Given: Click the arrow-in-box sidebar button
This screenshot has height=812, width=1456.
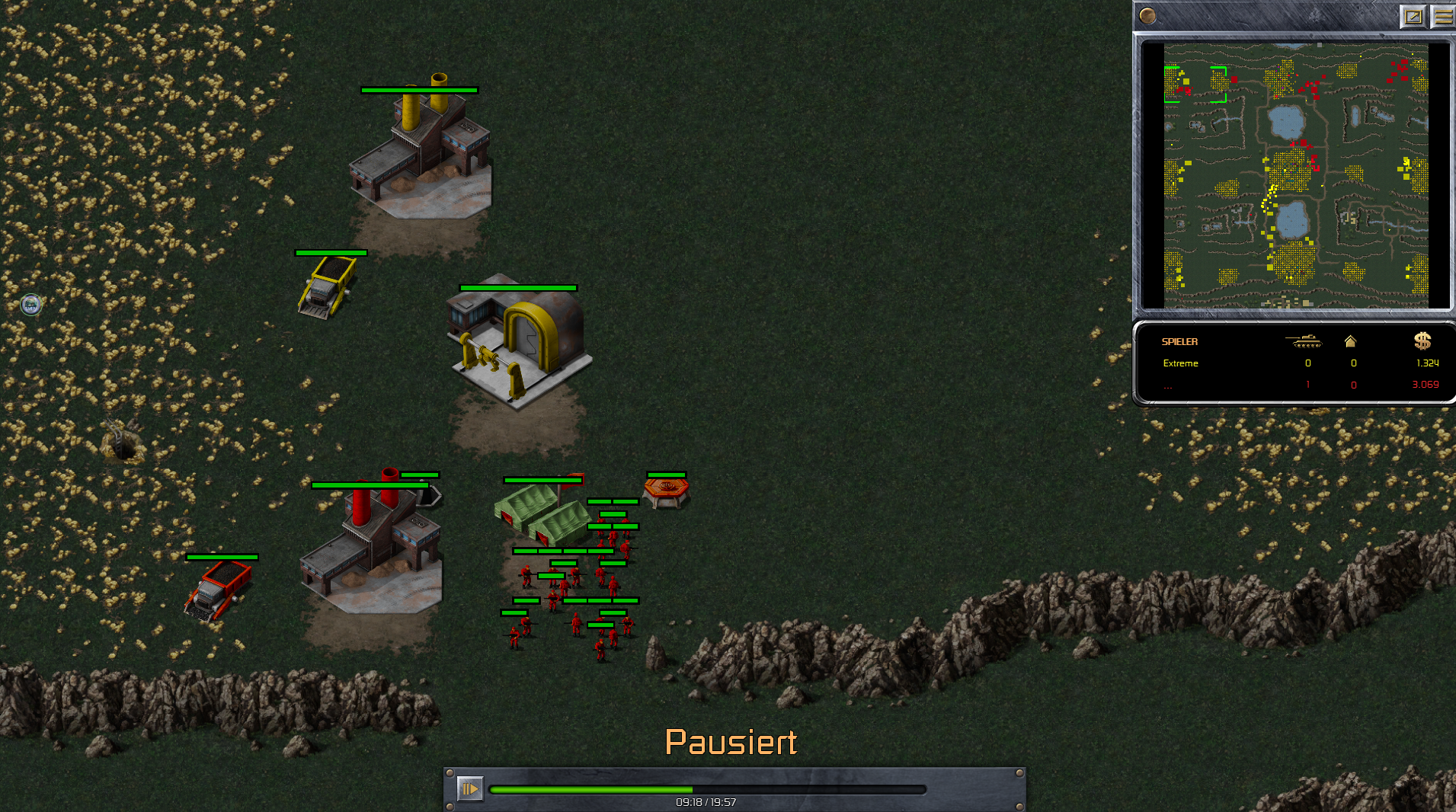Looking at the screenshot, I should click(x=1413, y=16).
